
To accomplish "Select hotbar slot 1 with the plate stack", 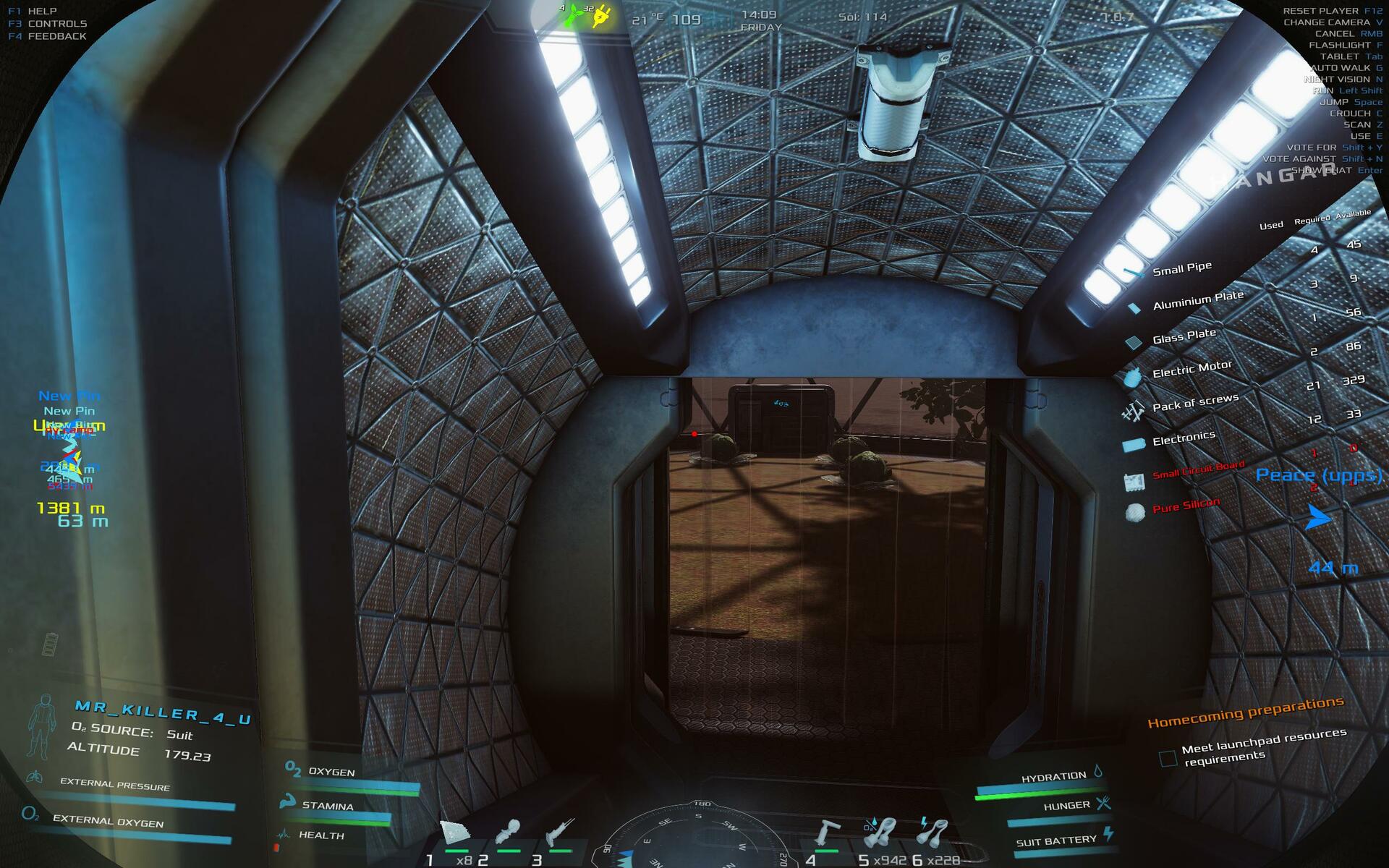I will click(455, 834).
